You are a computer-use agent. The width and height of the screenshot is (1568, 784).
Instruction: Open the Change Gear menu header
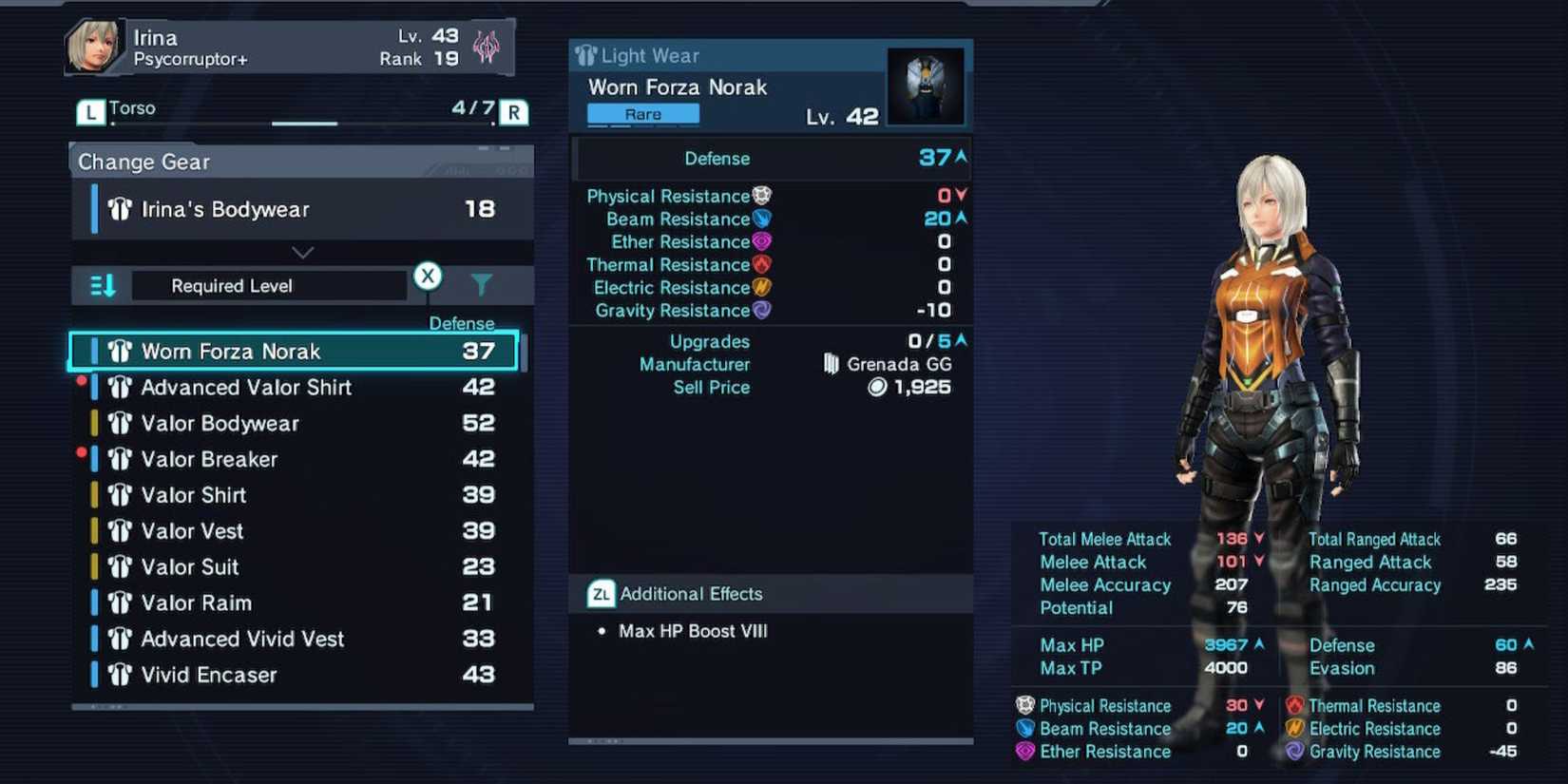click(x=143, y=162)
